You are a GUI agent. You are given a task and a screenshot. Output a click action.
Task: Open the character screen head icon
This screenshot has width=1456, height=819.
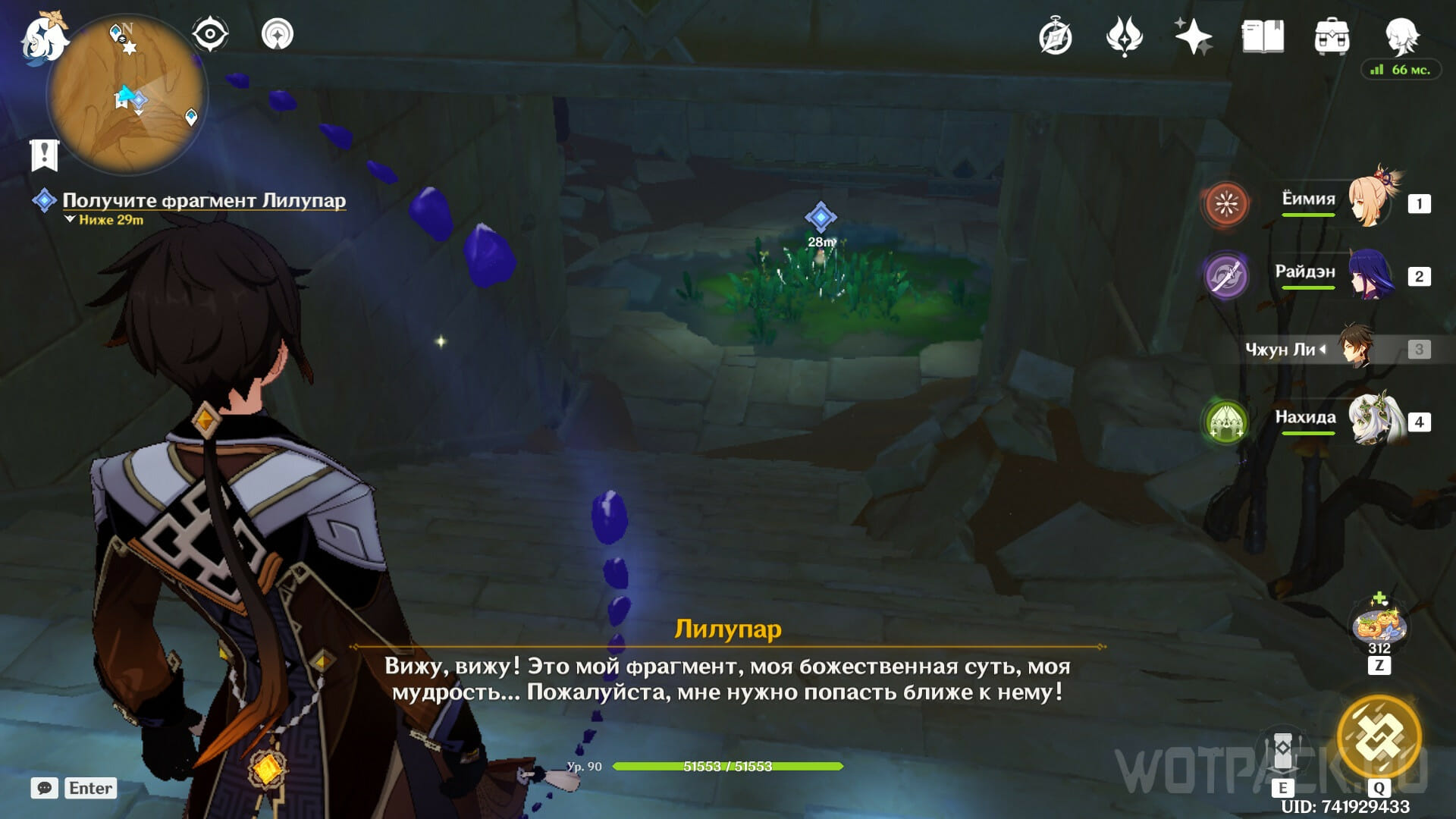1401,35
